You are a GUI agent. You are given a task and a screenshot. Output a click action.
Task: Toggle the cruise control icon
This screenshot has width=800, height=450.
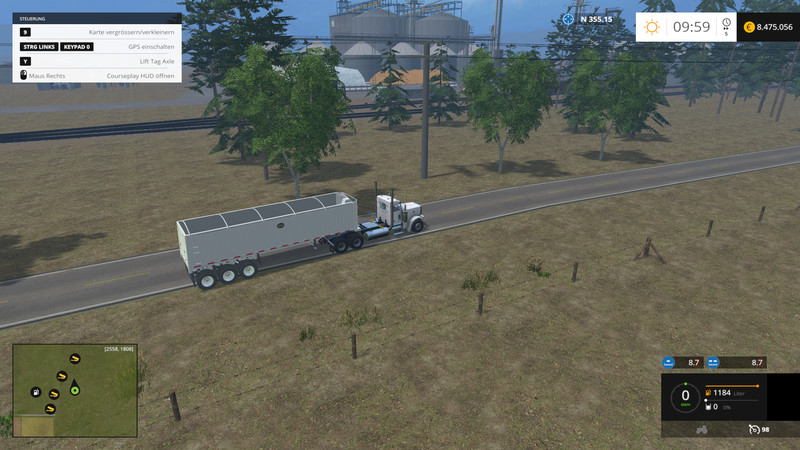coord(752,429)
